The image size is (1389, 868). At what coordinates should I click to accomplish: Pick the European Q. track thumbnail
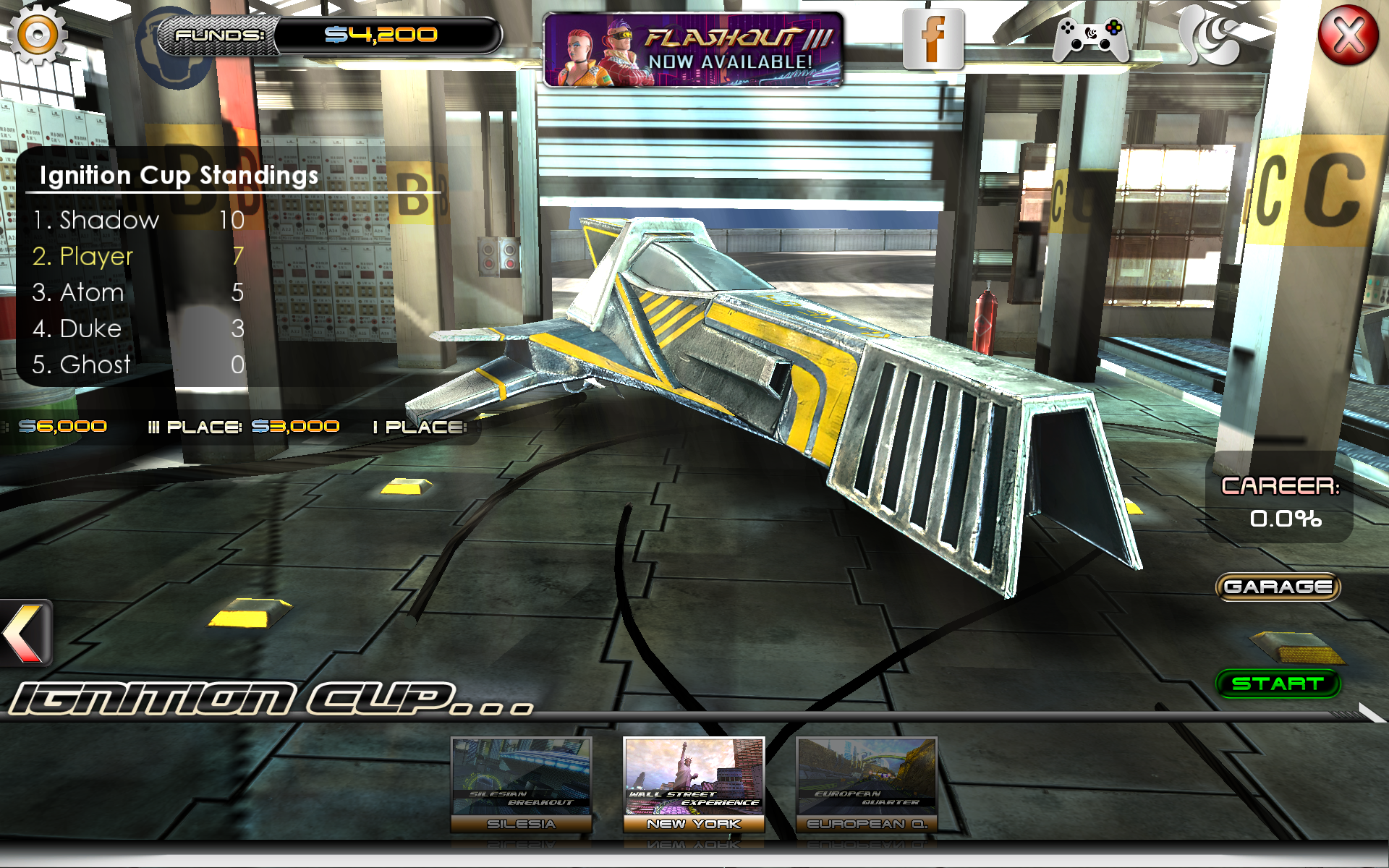[867, 784]
